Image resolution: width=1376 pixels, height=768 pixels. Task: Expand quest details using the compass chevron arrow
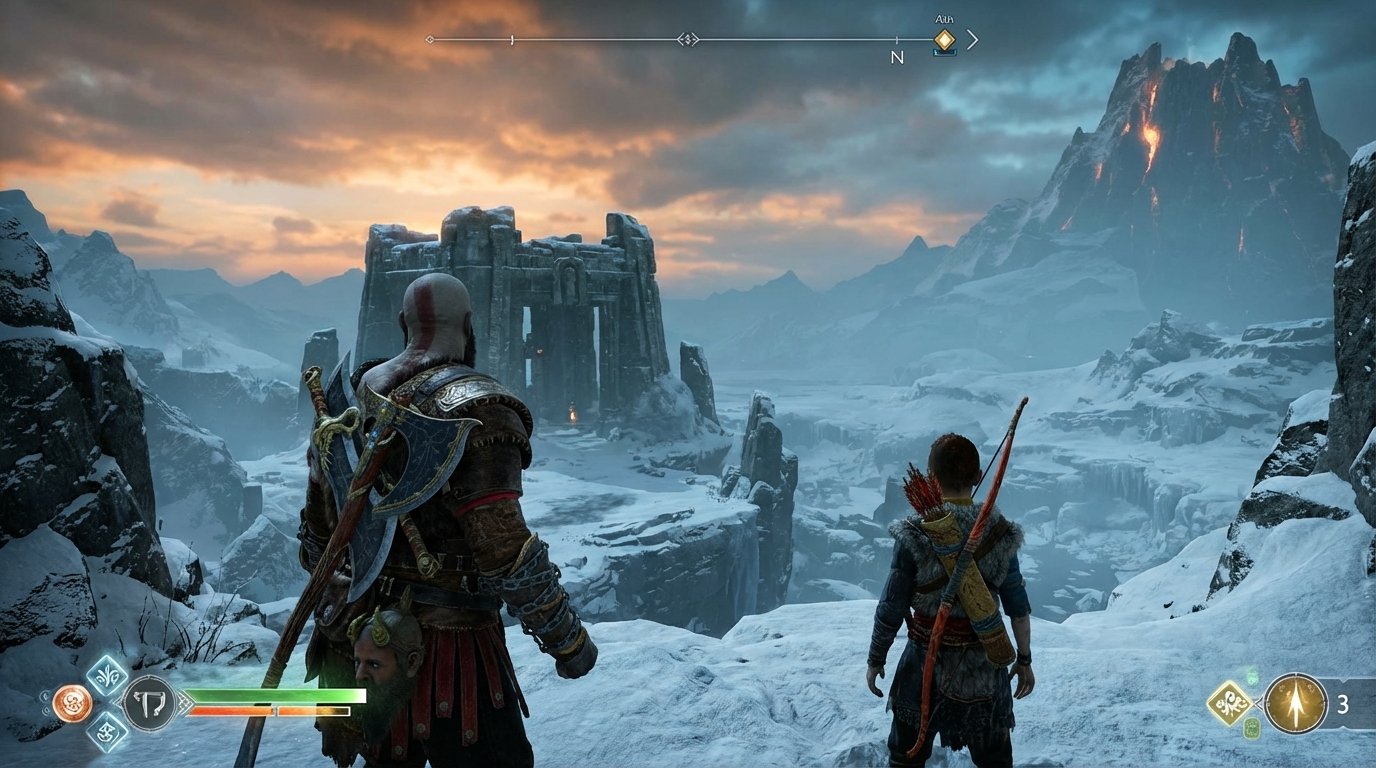[974, 40]
